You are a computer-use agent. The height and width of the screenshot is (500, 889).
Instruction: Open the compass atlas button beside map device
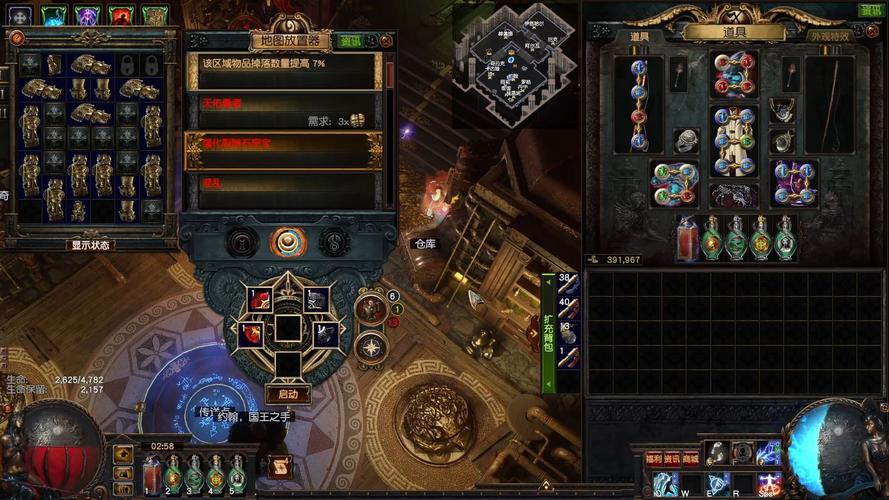(x=371, y=347)
